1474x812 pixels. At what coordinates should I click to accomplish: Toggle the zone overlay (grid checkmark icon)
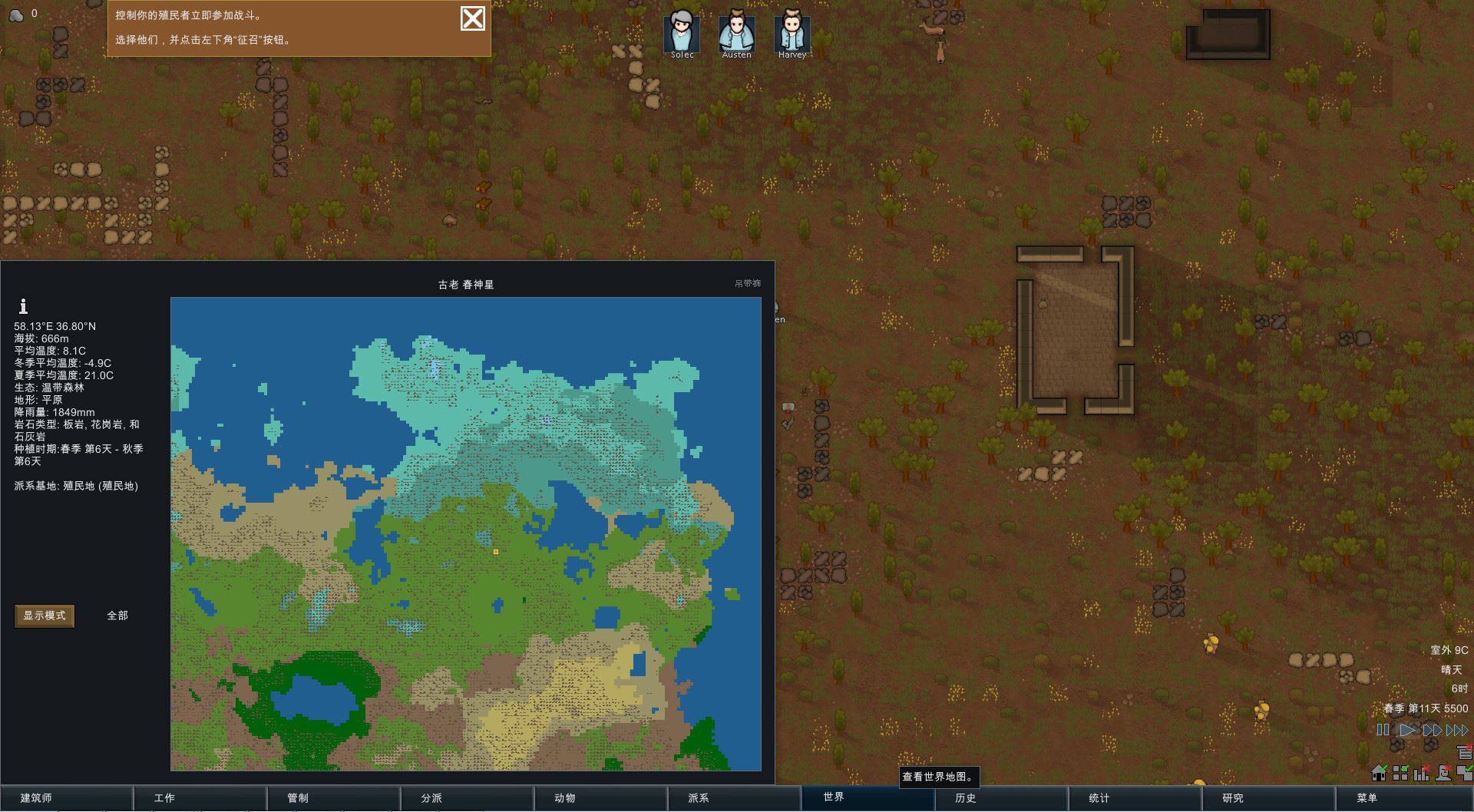1400,772
